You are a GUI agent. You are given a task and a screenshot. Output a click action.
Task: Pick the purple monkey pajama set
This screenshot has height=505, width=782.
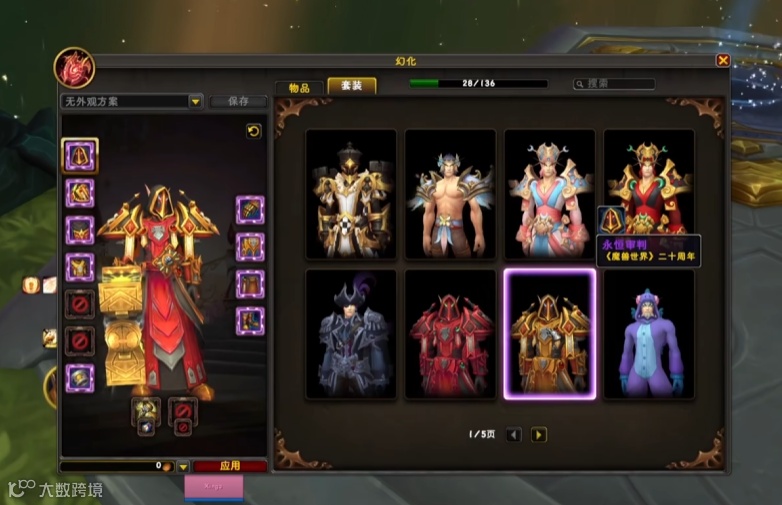[649, 334]
